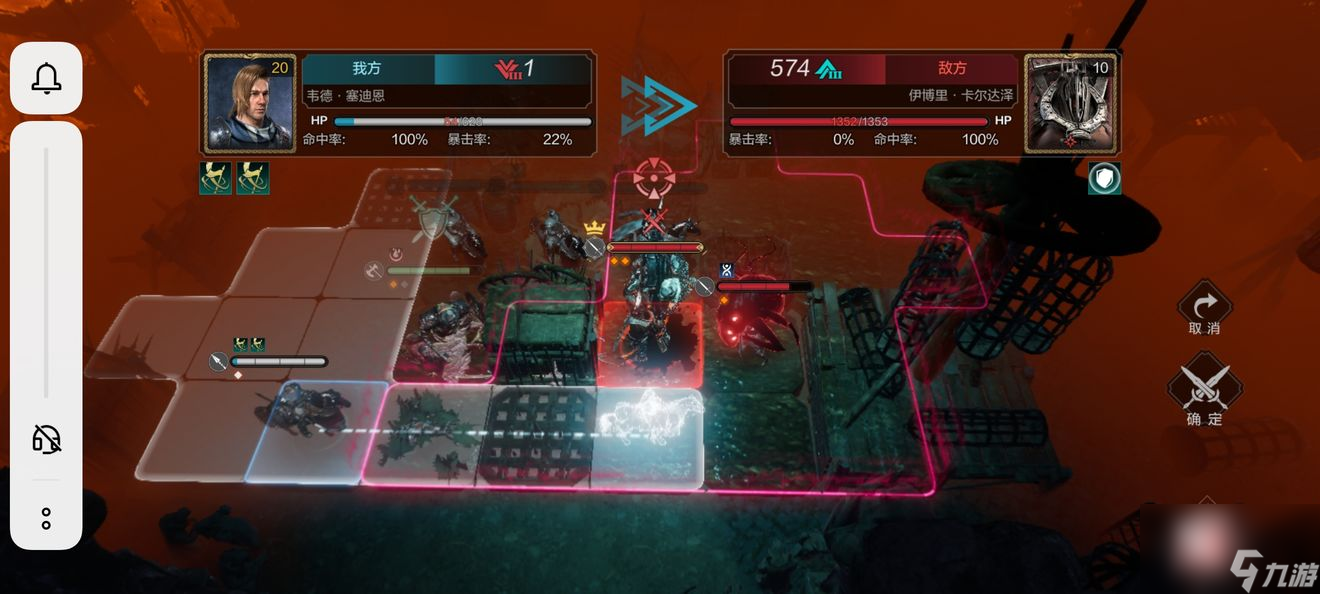Inspect the enemy 伊博里·卡尔达泽 portrait

click(x=1072, y=104)
